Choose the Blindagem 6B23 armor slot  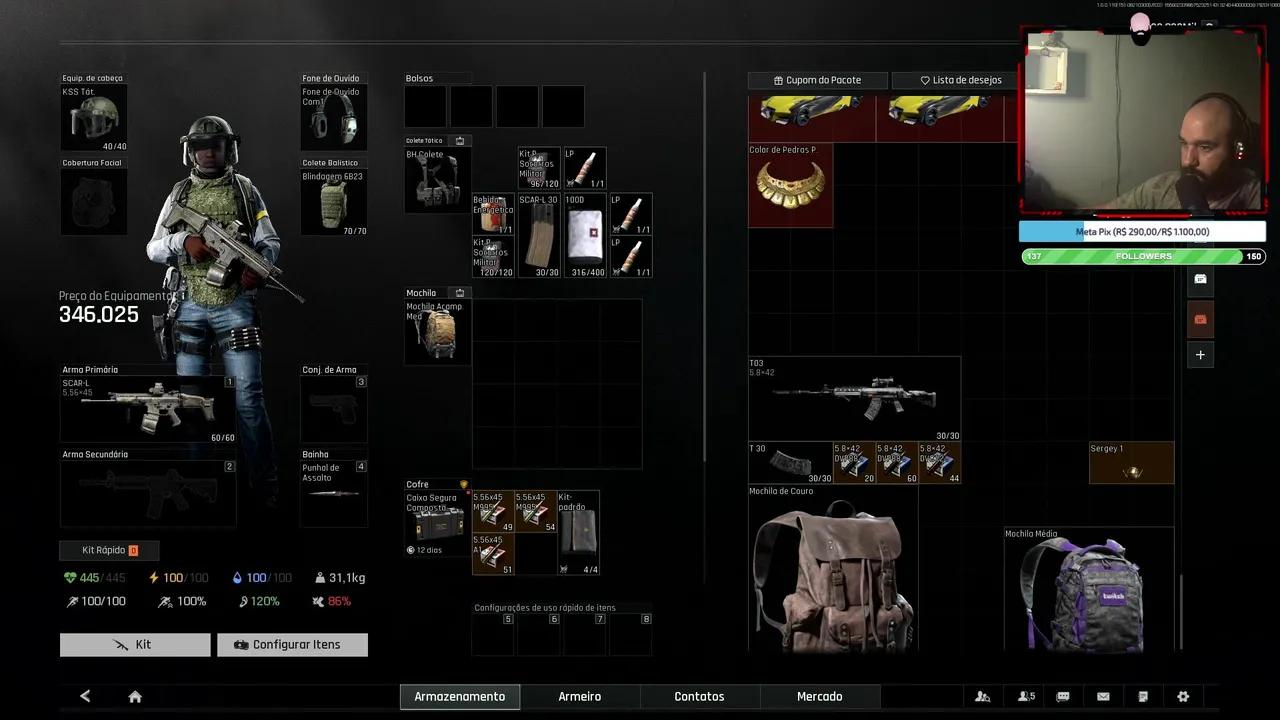[334, 203]
